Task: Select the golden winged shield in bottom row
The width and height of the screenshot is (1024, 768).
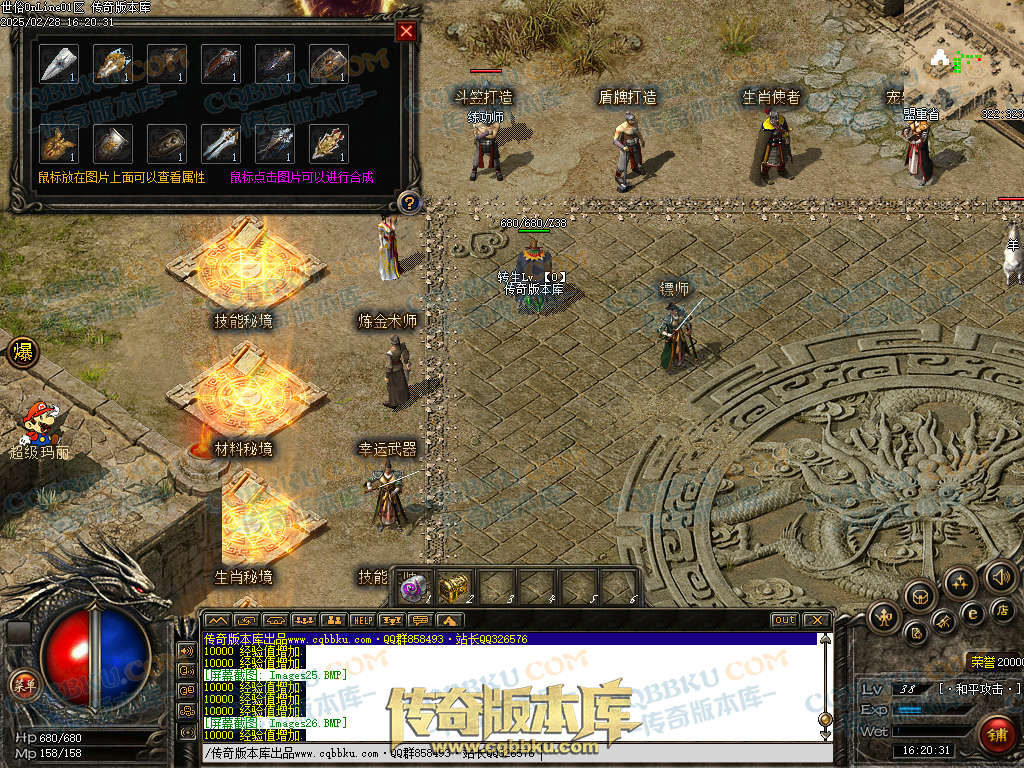Action: click(59, 143)
